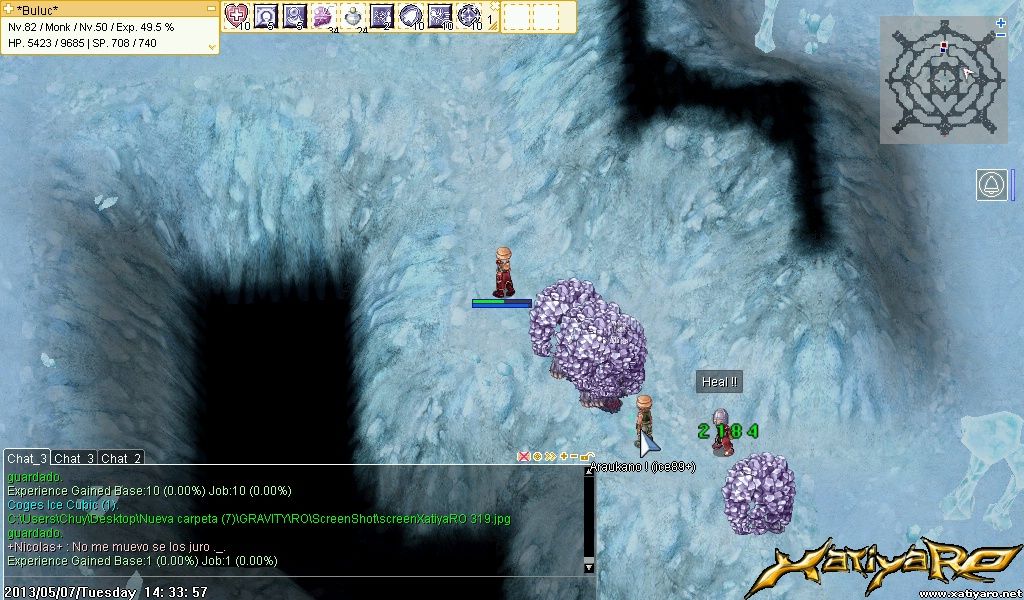Close the chat tab with the red X
The width and height of the screenshot is (1024, 600).
(x=523, y=456)
